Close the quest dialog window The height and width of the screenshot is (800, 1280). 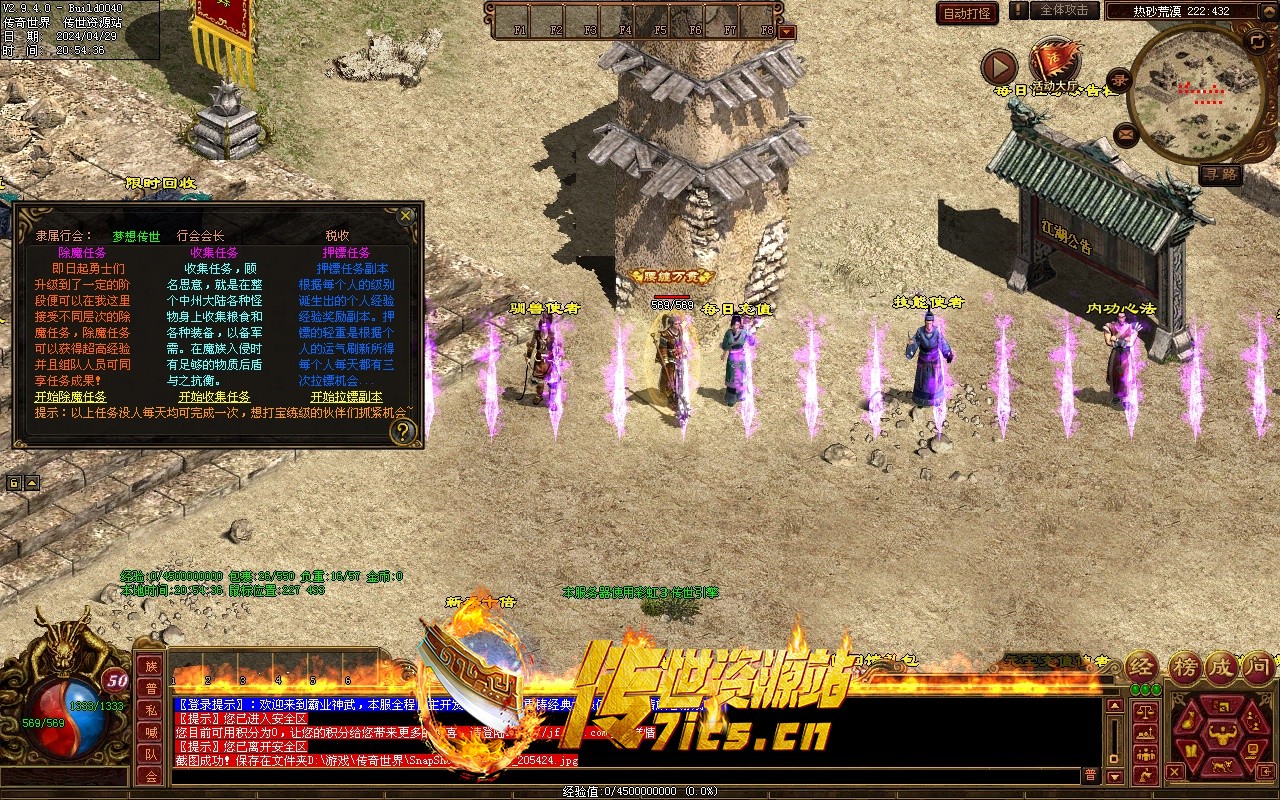pyautogui.click(x=405, y=215)
